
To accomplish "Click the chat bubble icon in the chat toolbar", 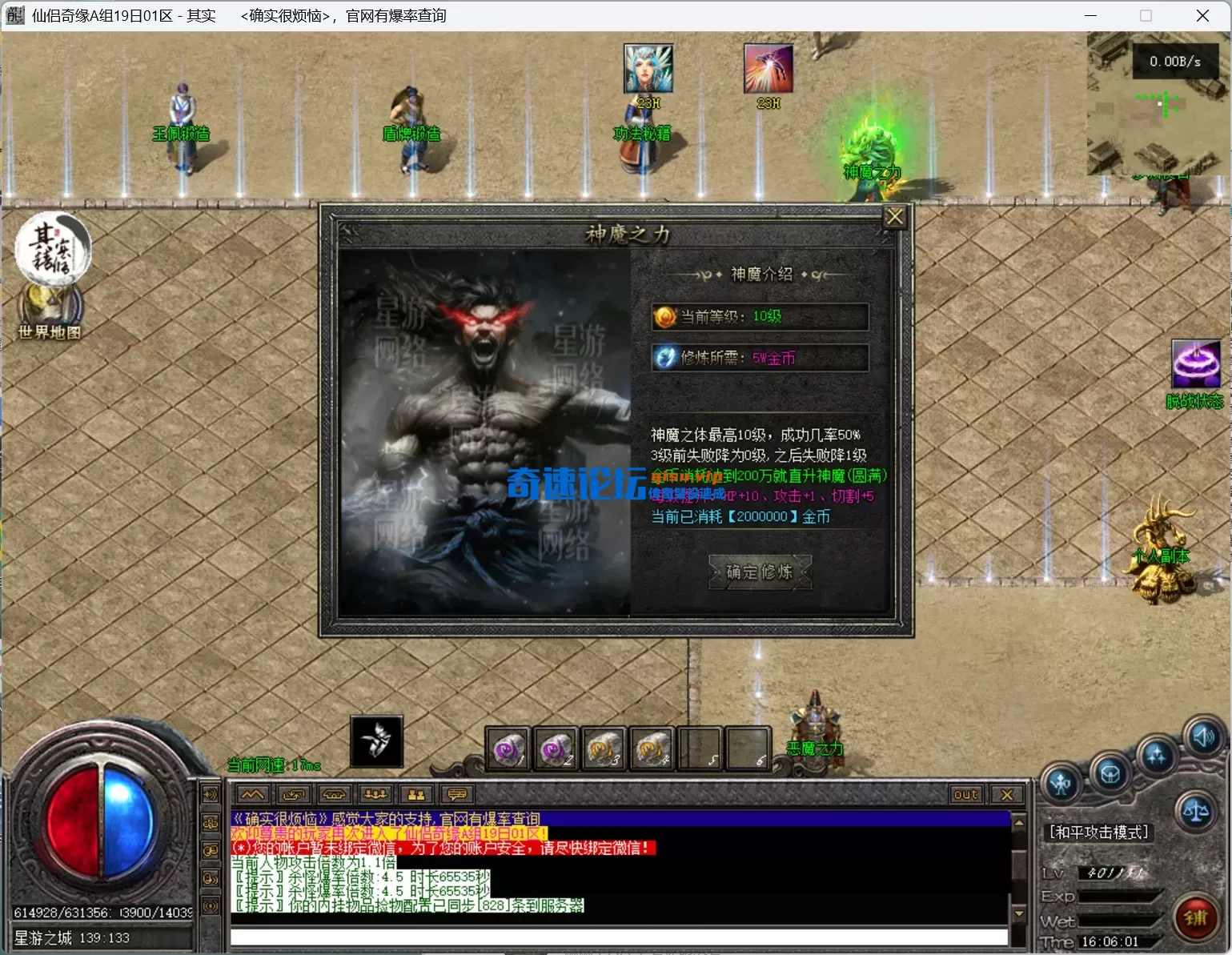I will pos(456,794).
